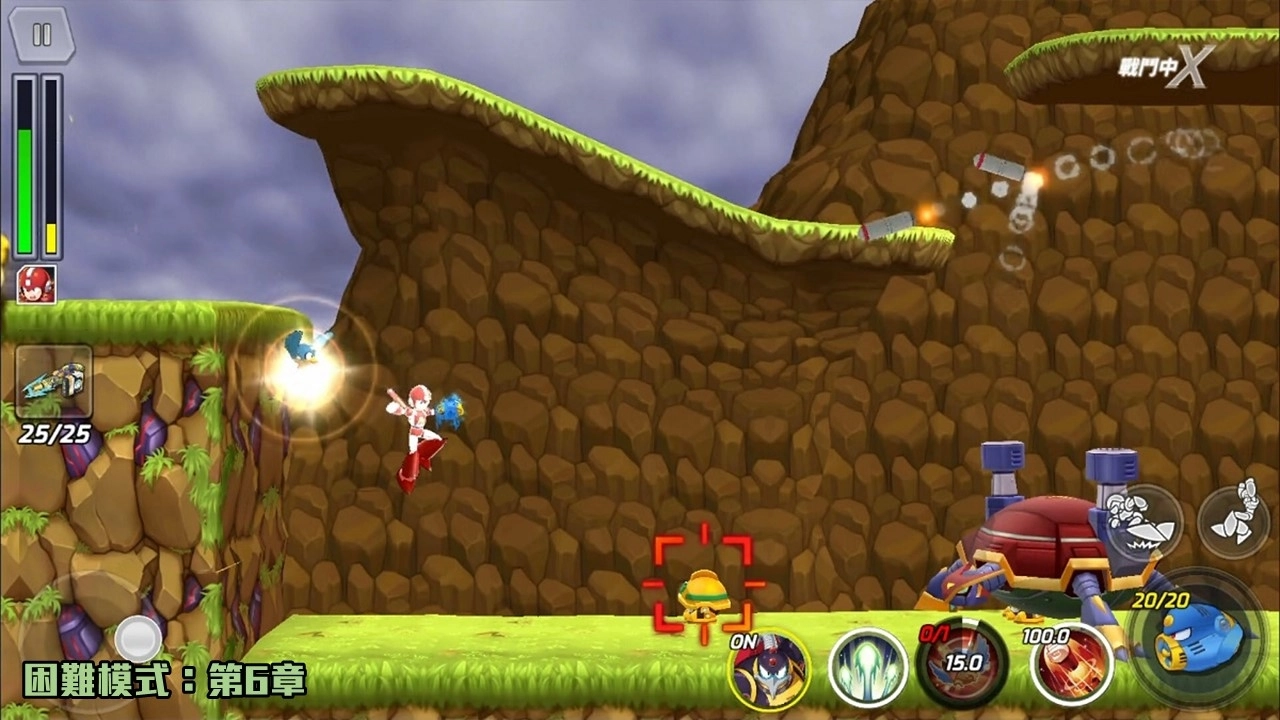Move using the virtual joystick knob
Screen dimensions: 1280x720
138,638
